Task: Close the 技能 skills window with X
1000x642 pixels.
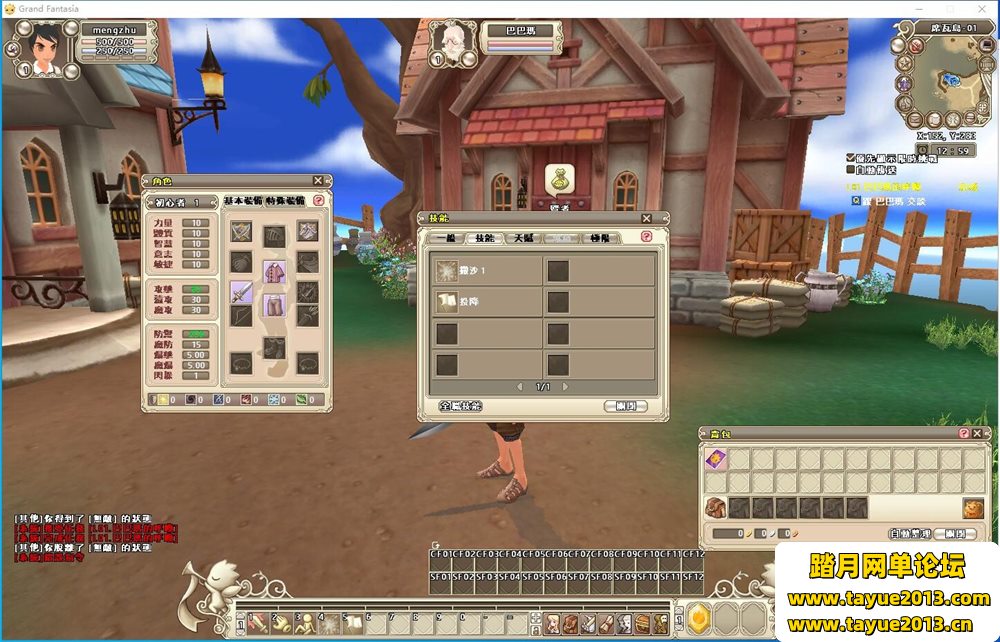Action: point(647,218)
